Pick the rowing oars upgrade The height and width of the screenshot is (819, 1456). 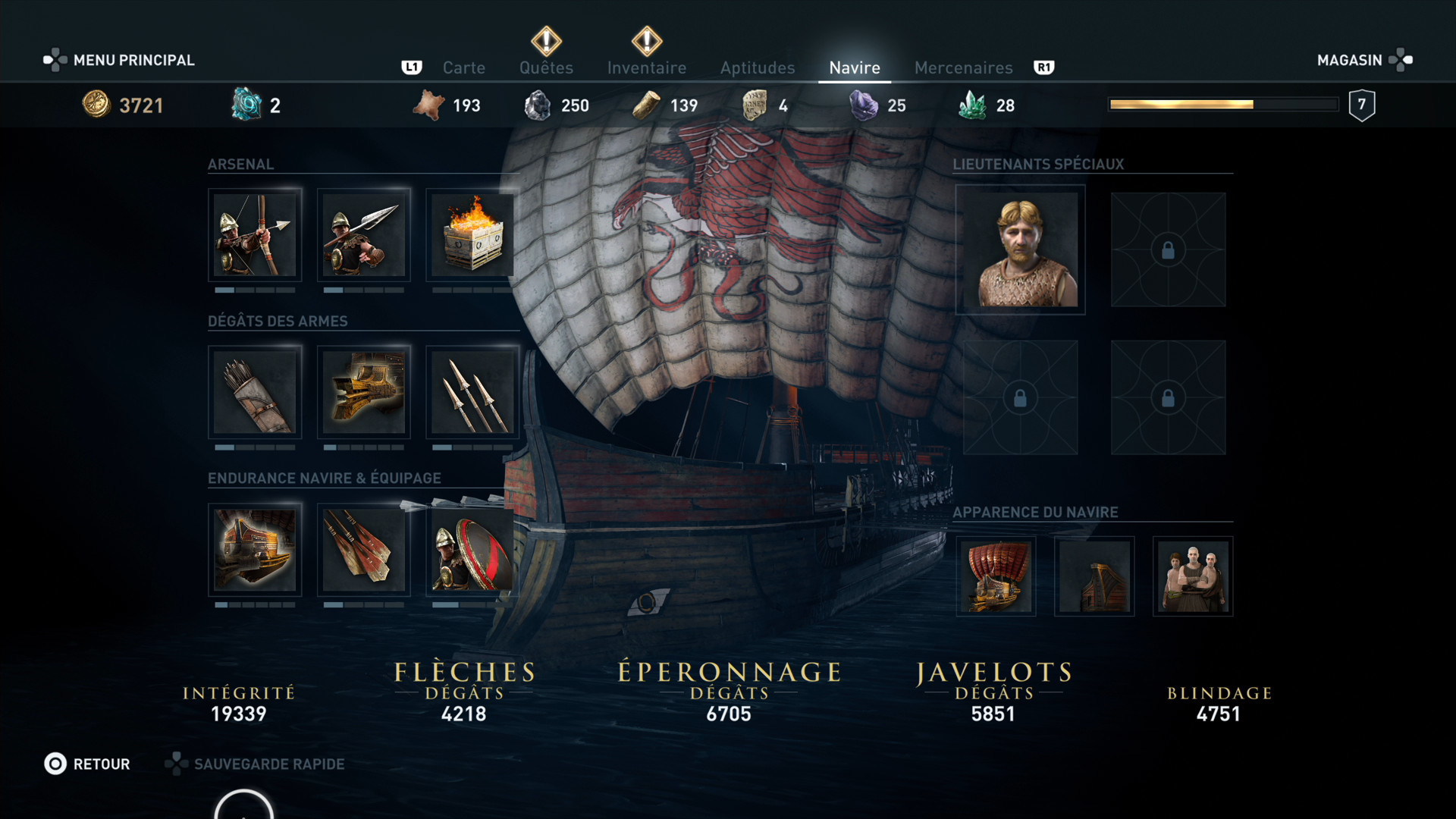(x=363, y=549)
